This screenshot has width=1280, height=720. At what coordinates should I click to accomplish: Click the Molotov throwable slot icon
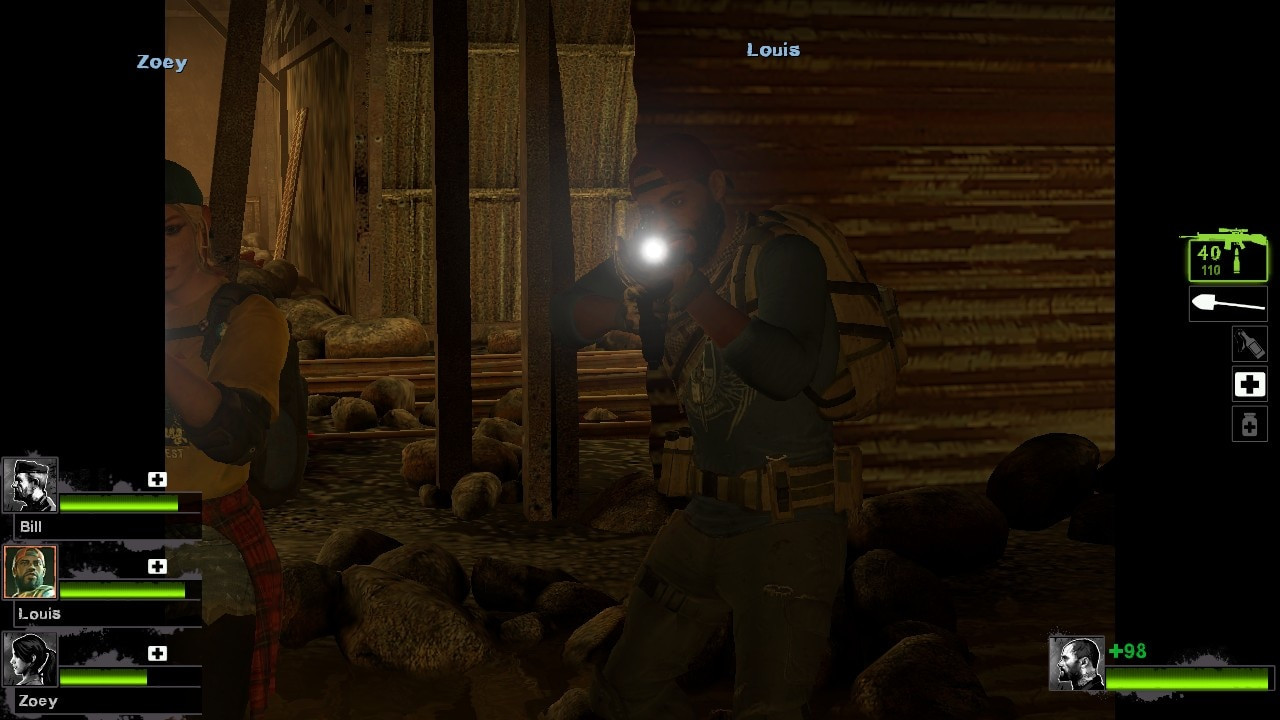(x=1249, y=343)
